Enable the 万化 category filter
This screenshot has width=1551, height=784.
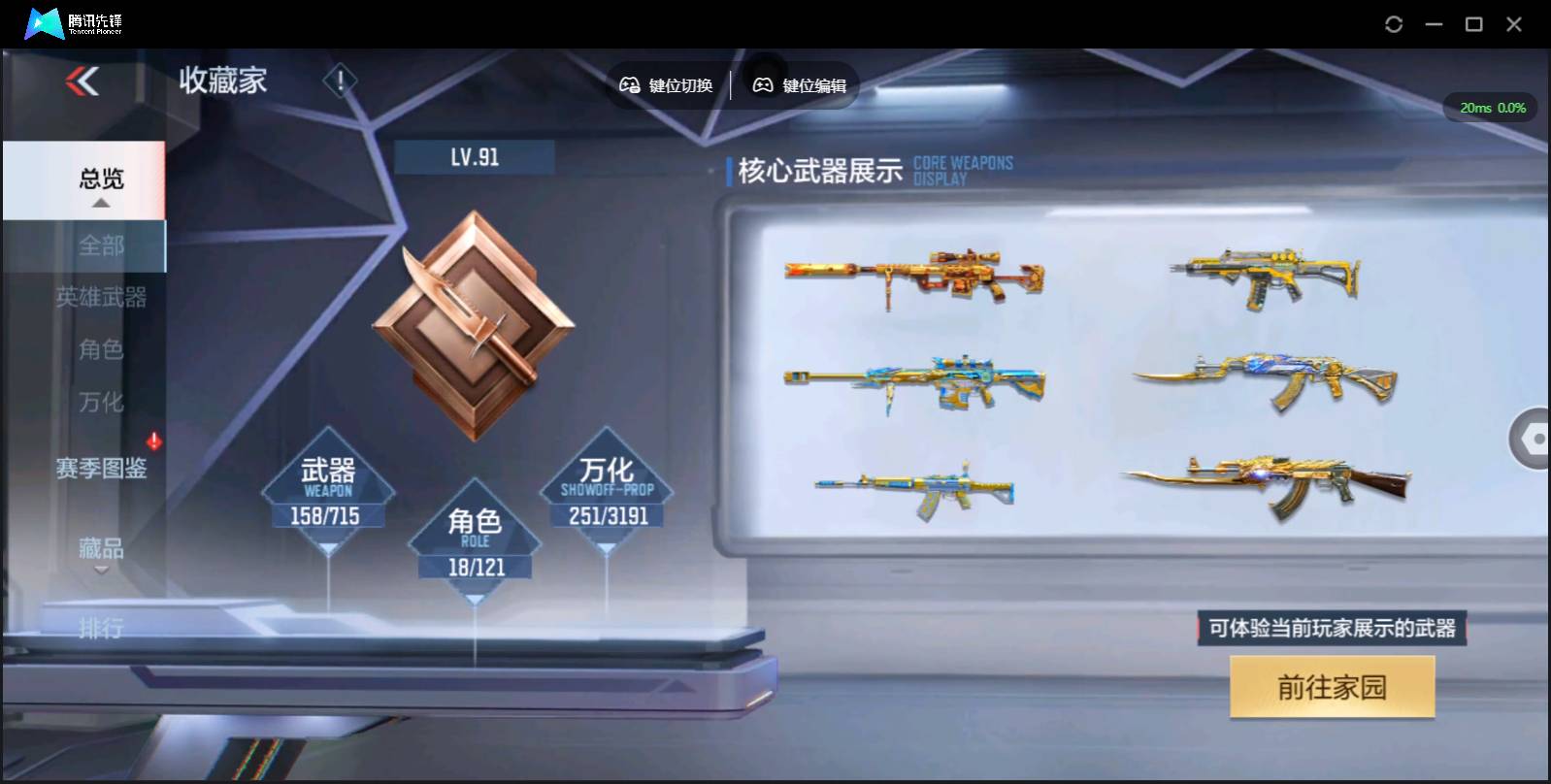[100, 403]
